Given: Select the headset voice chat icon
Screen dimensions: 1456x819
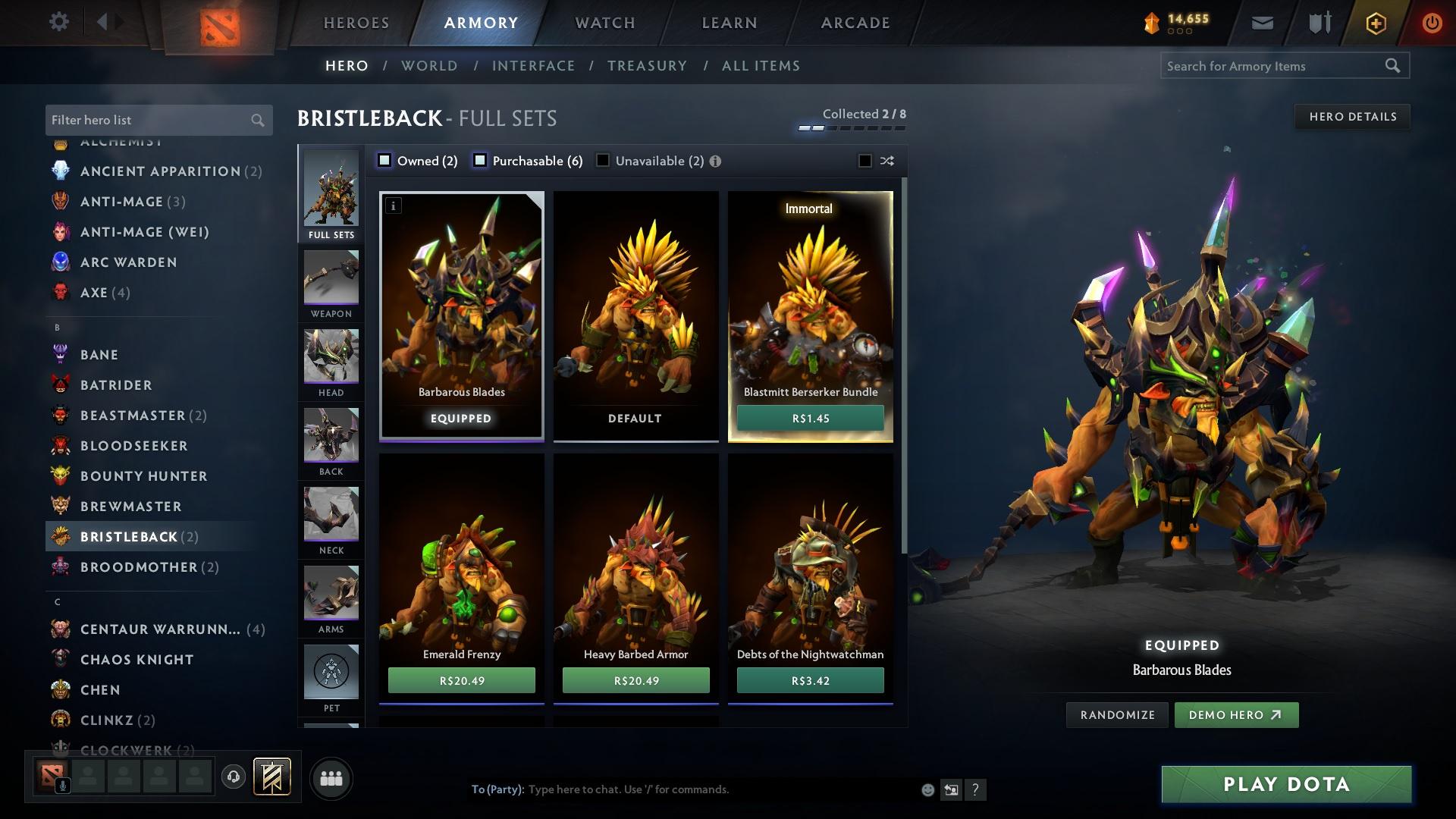Looking at the screenshot, I should (x=233, y=777).
